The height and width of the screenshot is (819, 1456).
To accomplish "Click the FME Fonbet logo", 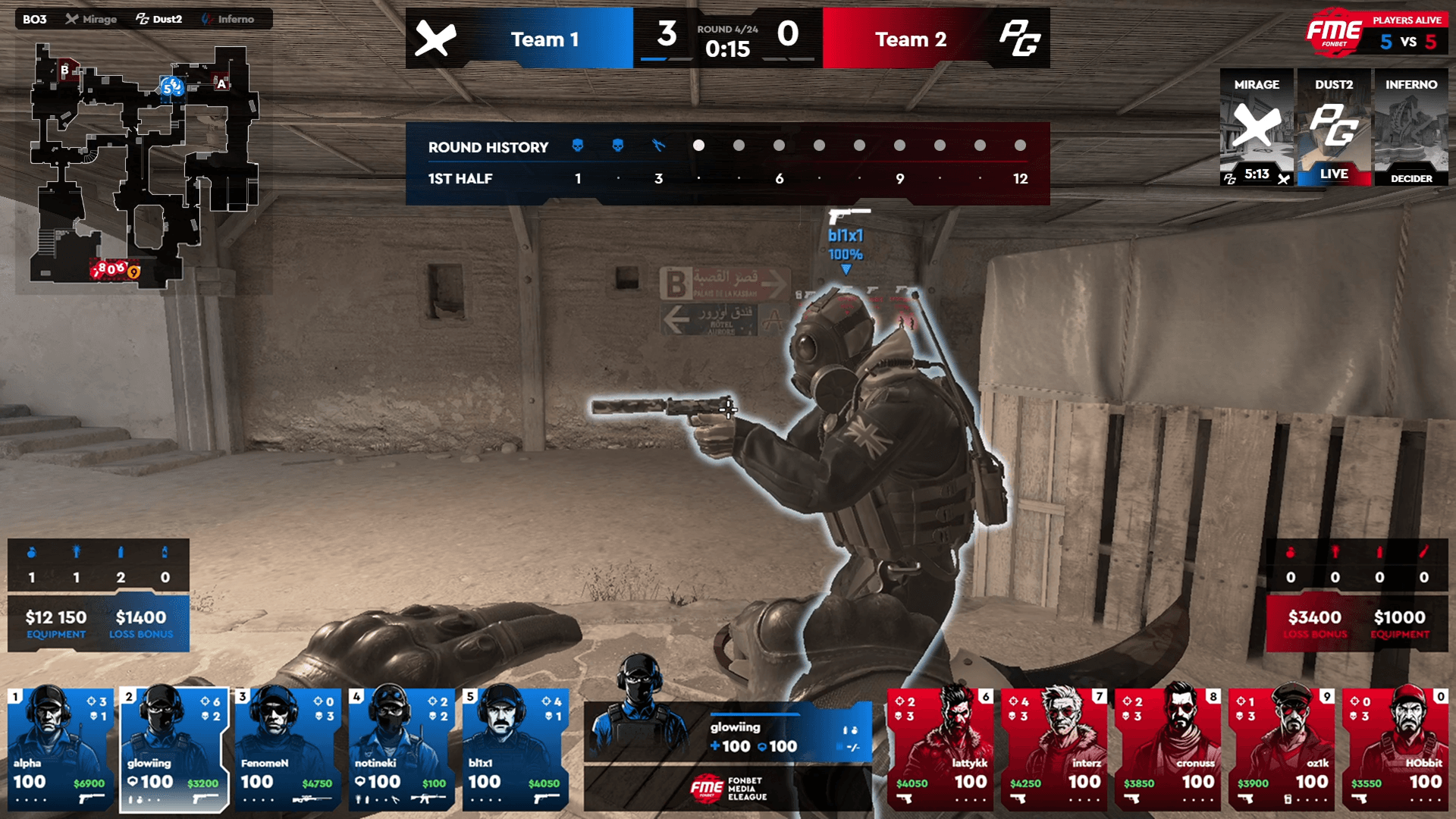I will pyautogui.click(x=1333, y=33).
